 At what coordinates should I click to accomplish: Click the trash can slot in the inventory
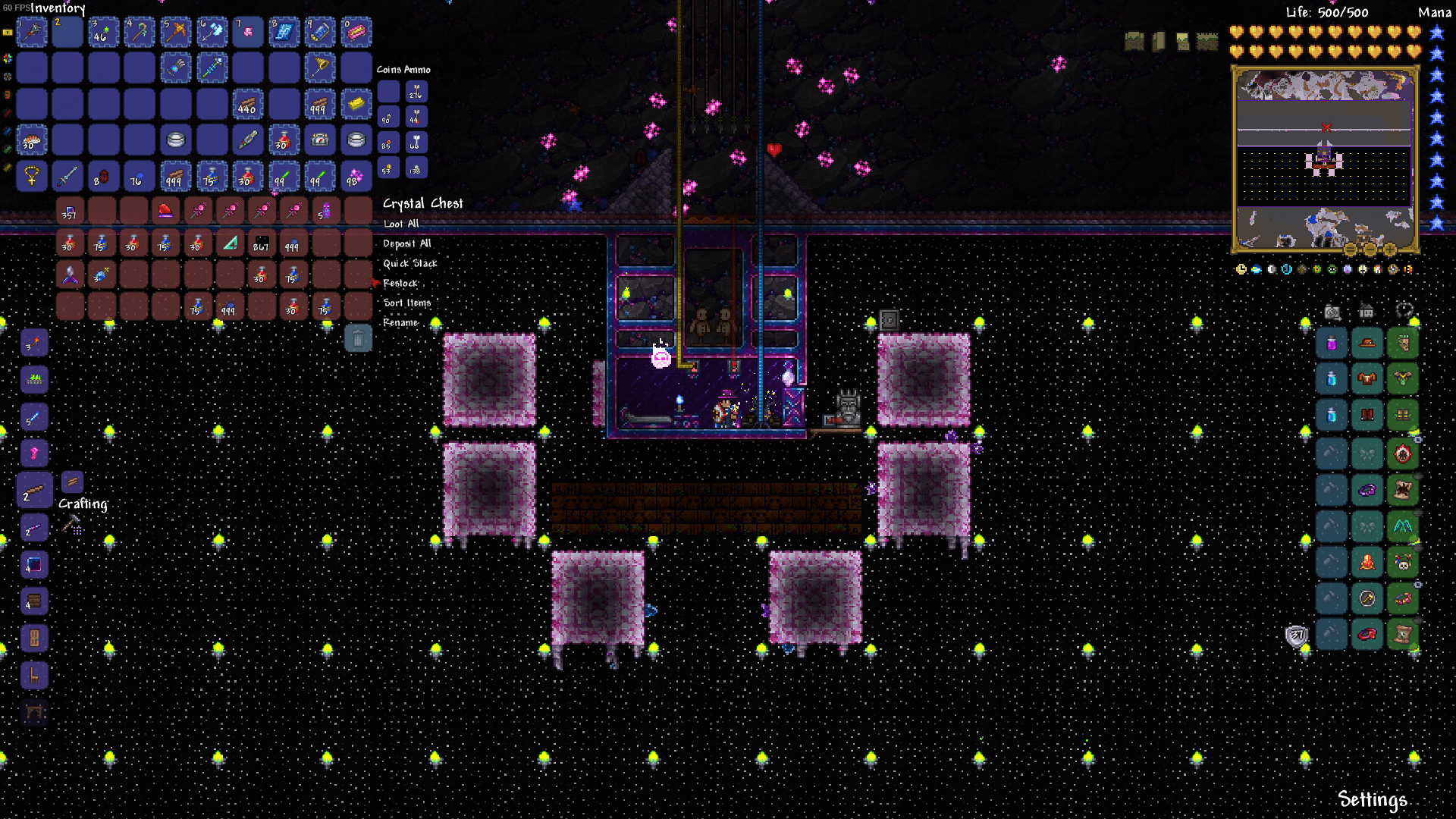(x=357, y=339)
